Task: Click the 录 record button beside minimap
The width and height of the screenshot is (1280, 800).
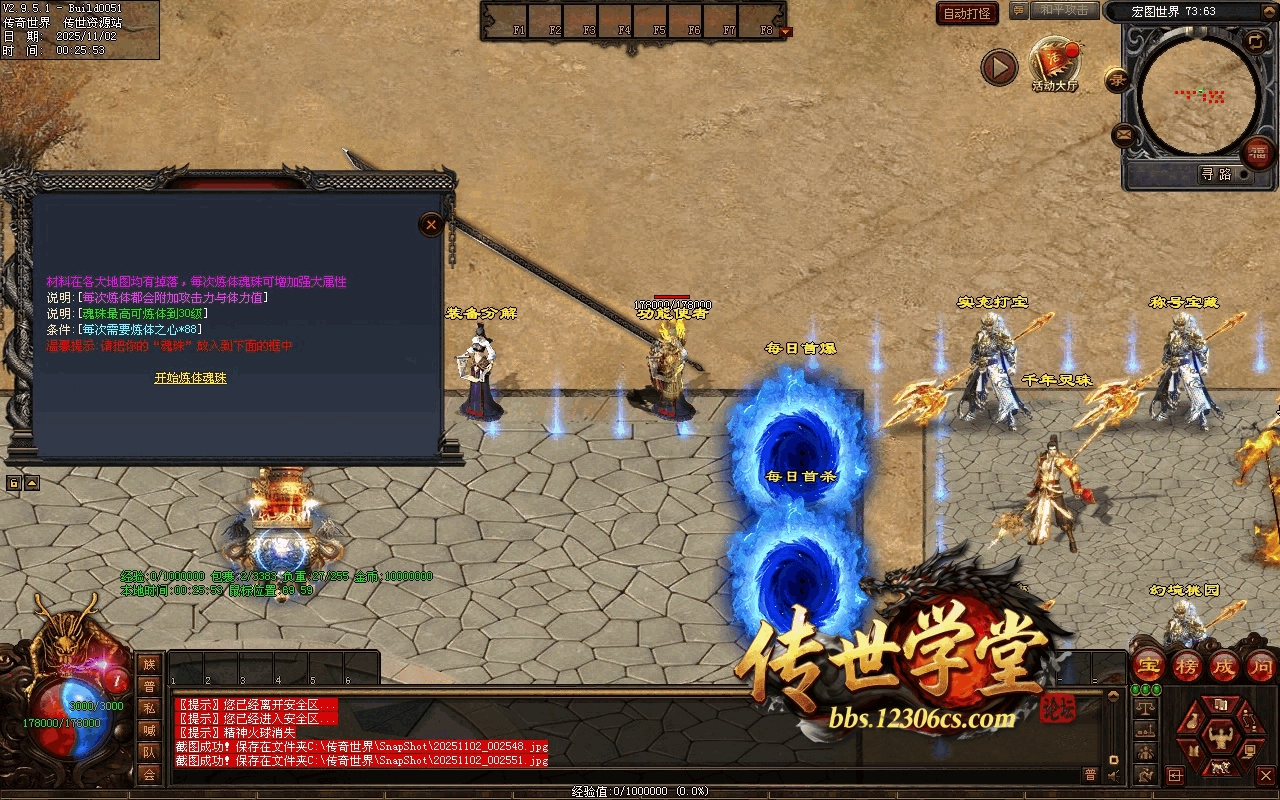Action: 1117,80
